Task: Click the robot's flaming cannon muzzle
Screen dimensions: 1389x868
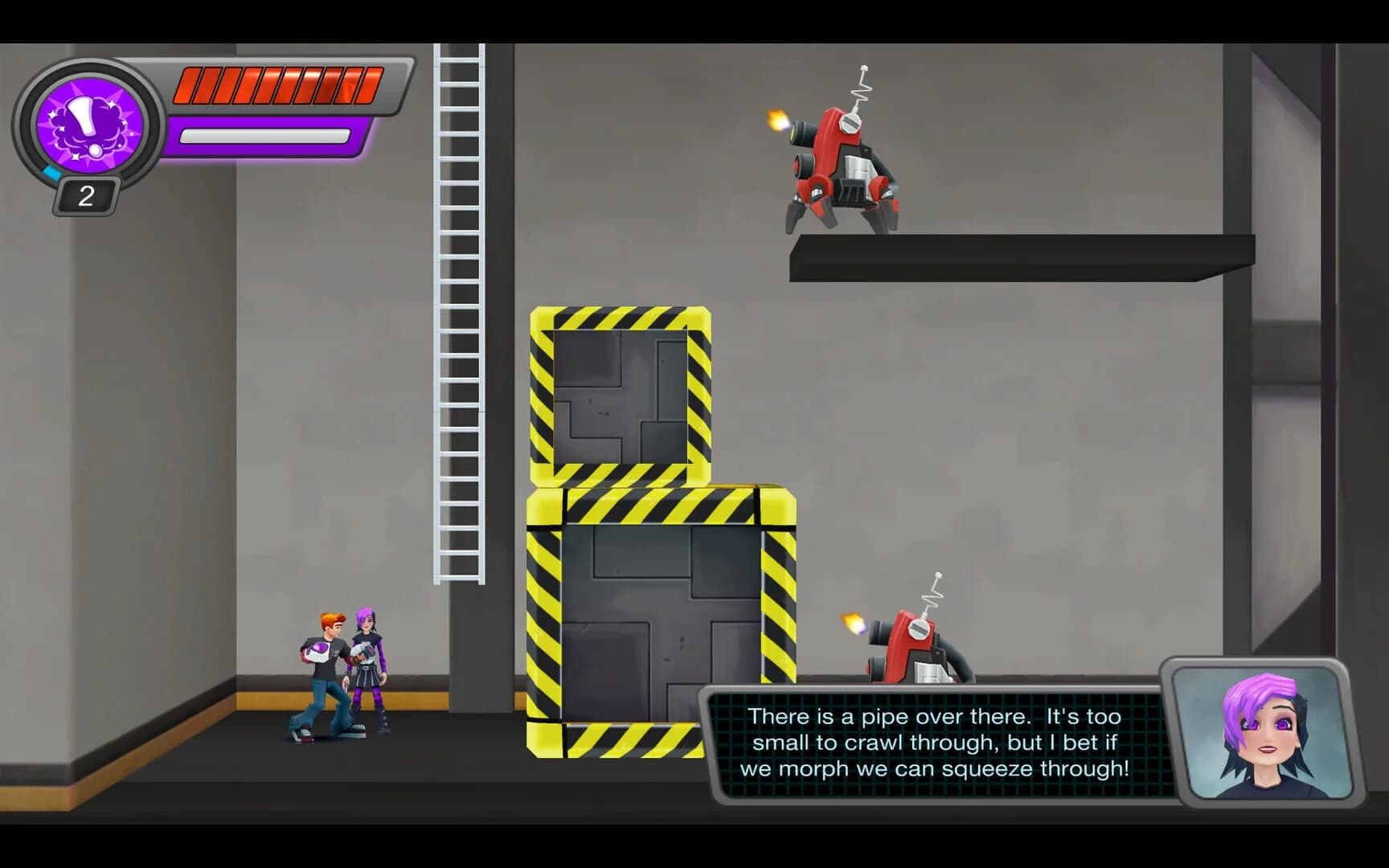Action: 776,121
